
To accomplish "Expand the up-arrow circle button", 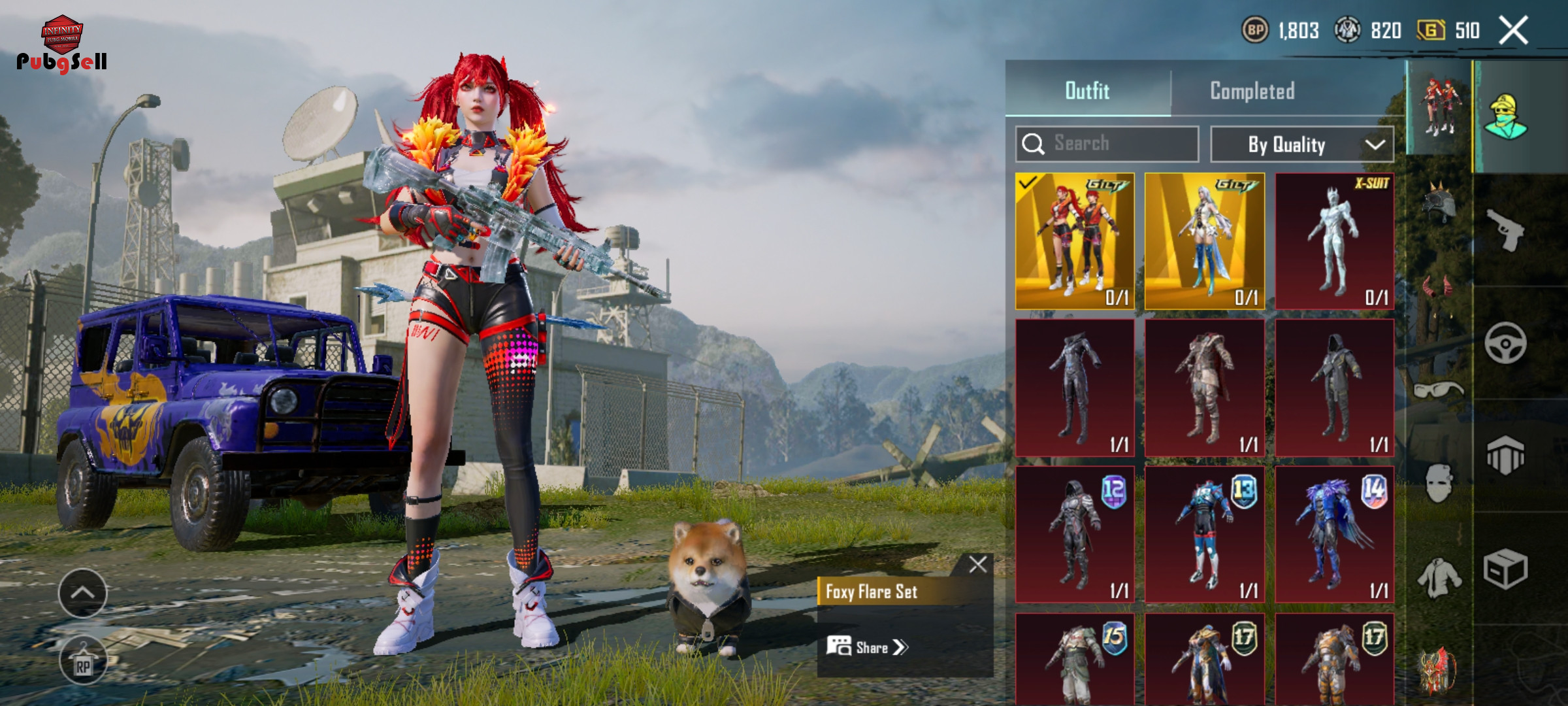I will (82, 593).
